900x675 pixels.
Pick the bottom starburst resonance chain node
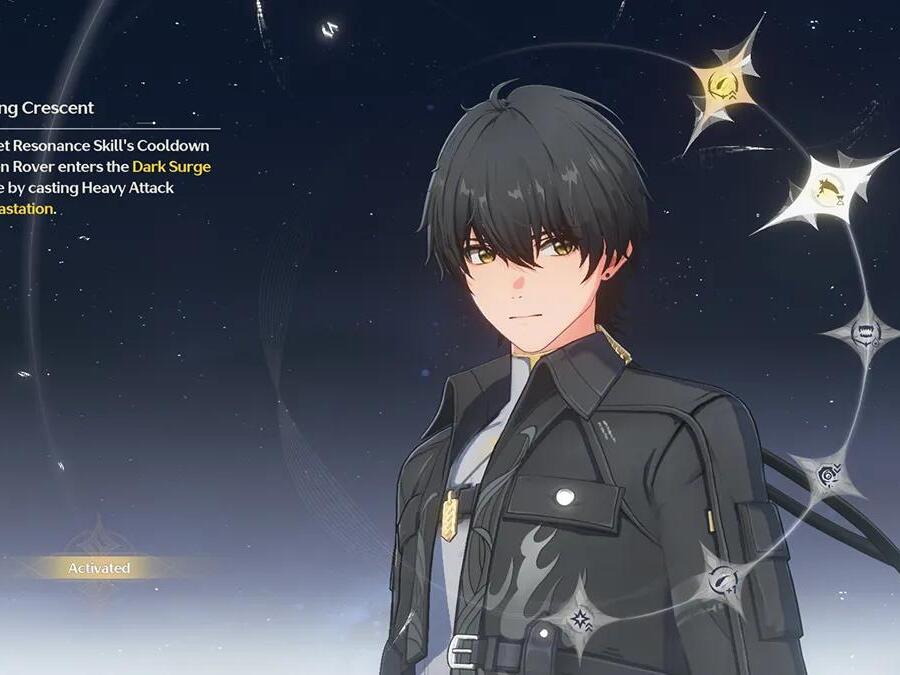(x=580, y=618)
